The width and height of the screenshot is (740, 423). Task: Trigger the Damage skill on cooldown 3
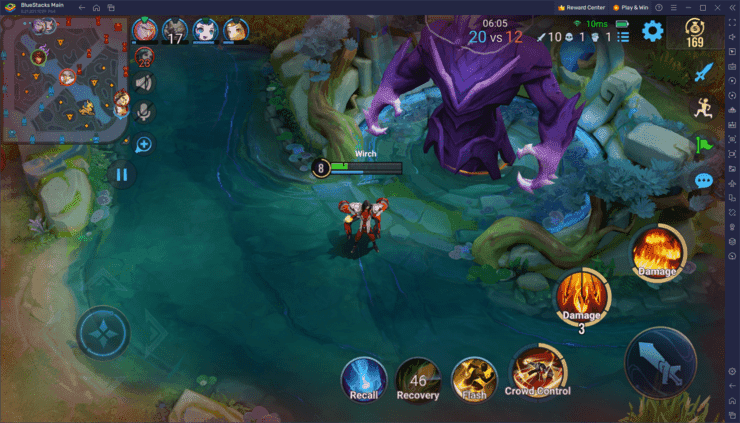pyautogui.click(x=582, y=295)
